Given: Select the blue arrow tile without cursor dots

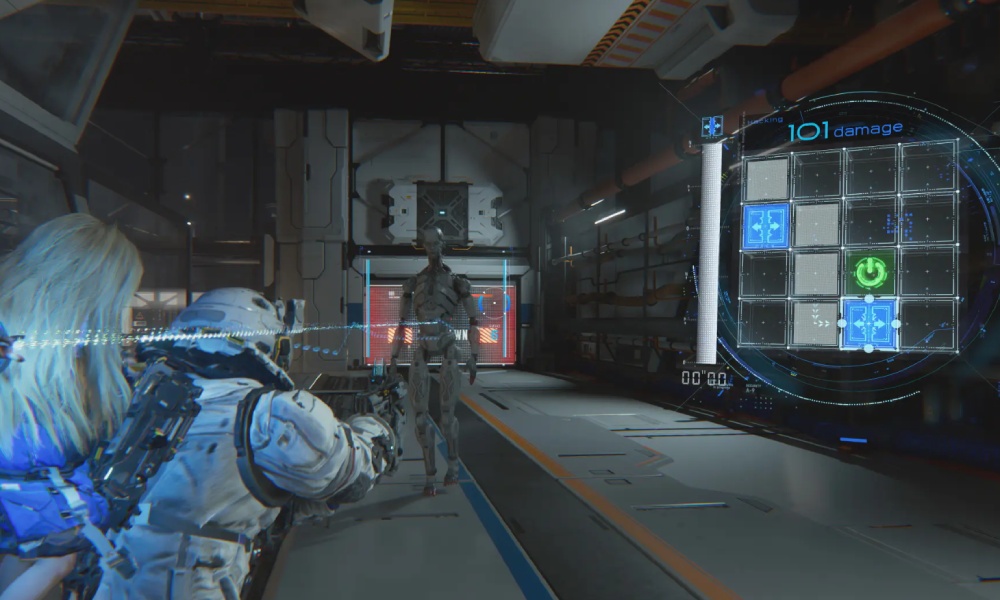Looking at the screenshot, I should [766, 226].
